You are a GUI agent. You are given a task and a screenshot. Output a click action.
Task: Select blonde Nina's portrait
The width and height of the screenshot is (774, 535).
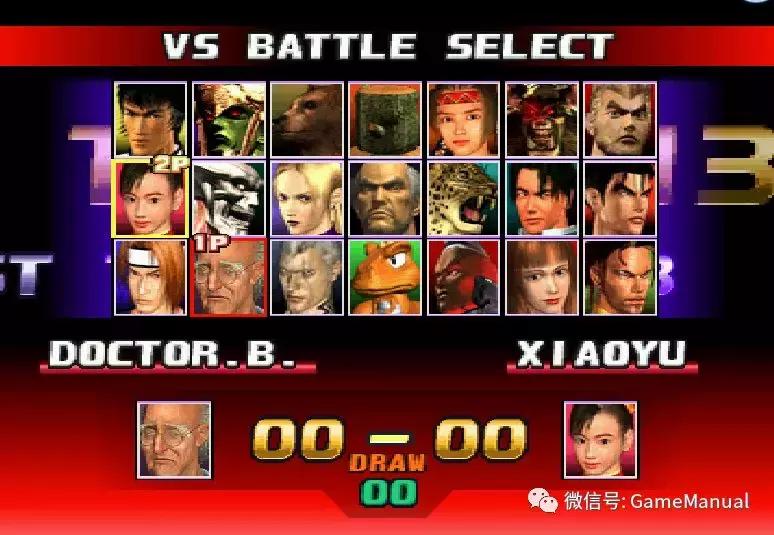[x=307, y=198]
